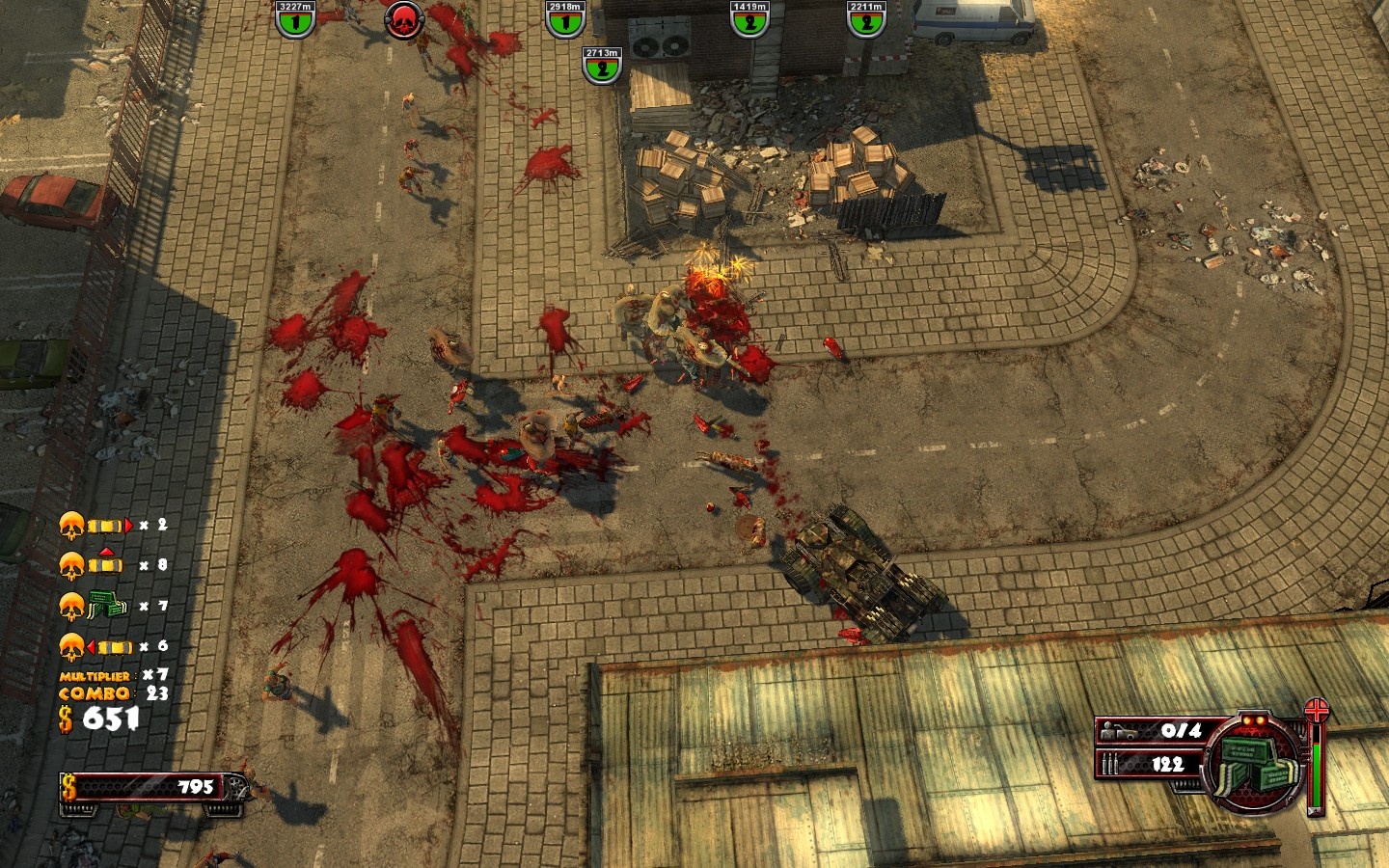Pick the 2211m waypoint marker
This screenshot has height=868, width=1389.
[x=866, y=19]
